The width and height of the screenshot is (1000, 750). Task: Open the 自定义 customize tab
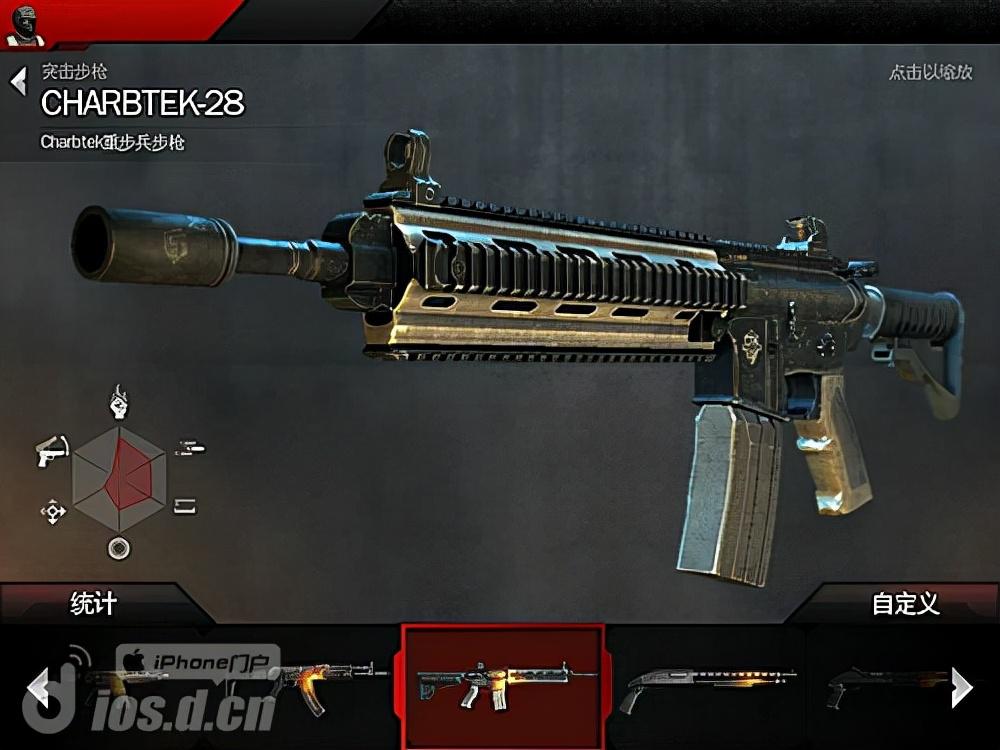(x=905, y=604)
